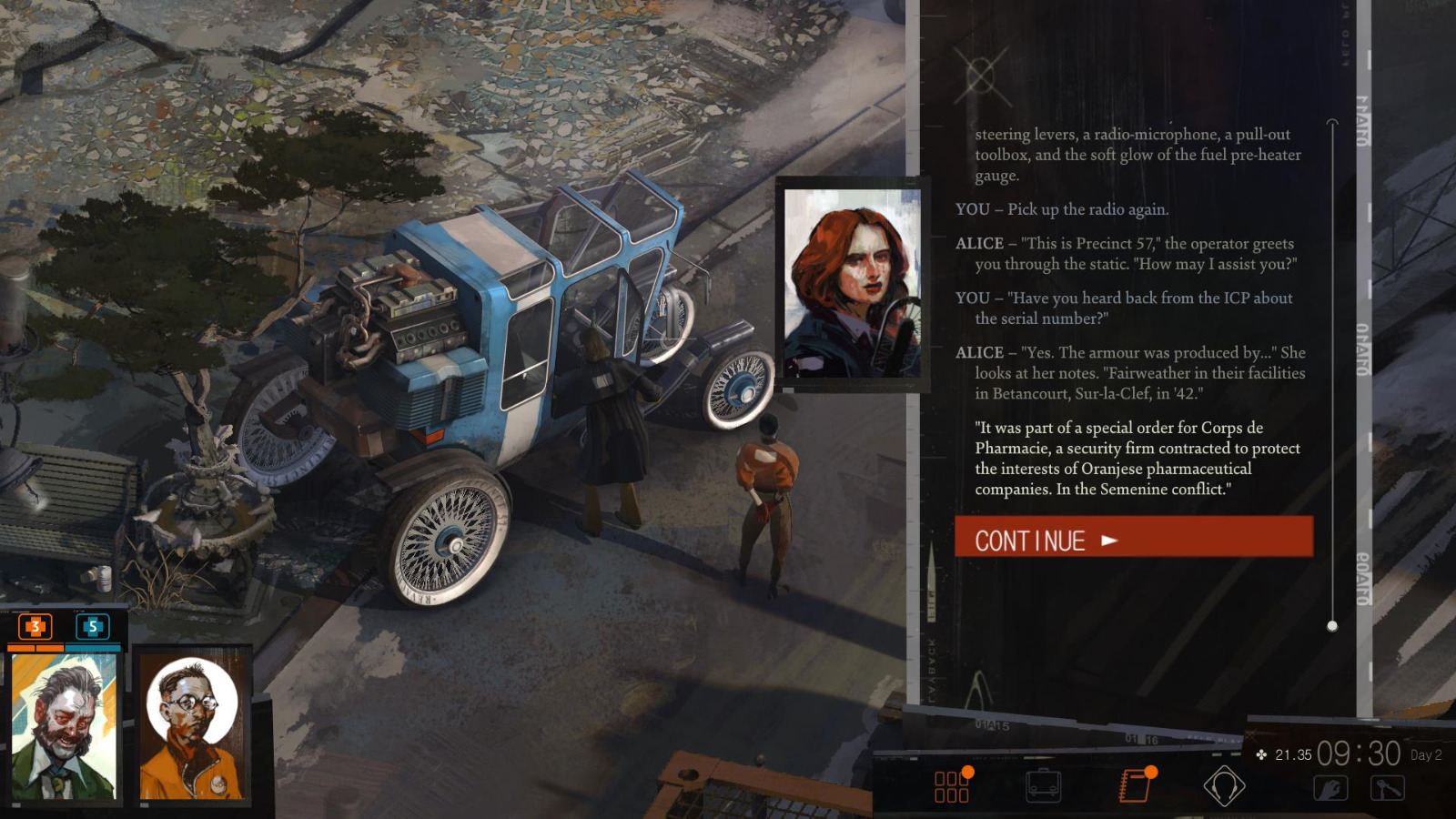Open the character sheet grid icon

click(x=952, y=785)
